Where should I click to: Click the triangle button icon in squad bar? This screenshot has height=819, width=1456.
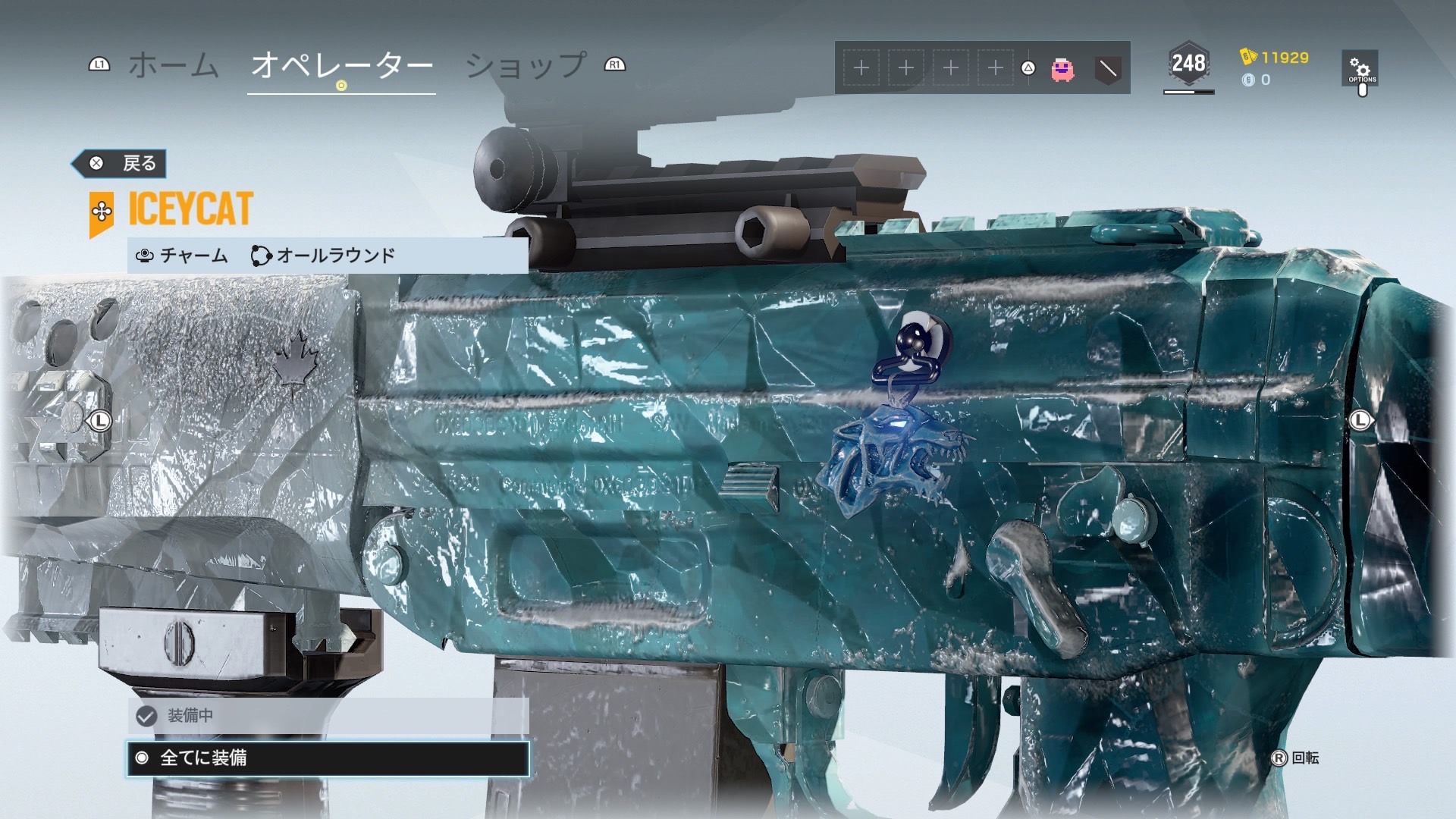(x=1028, y=67)
